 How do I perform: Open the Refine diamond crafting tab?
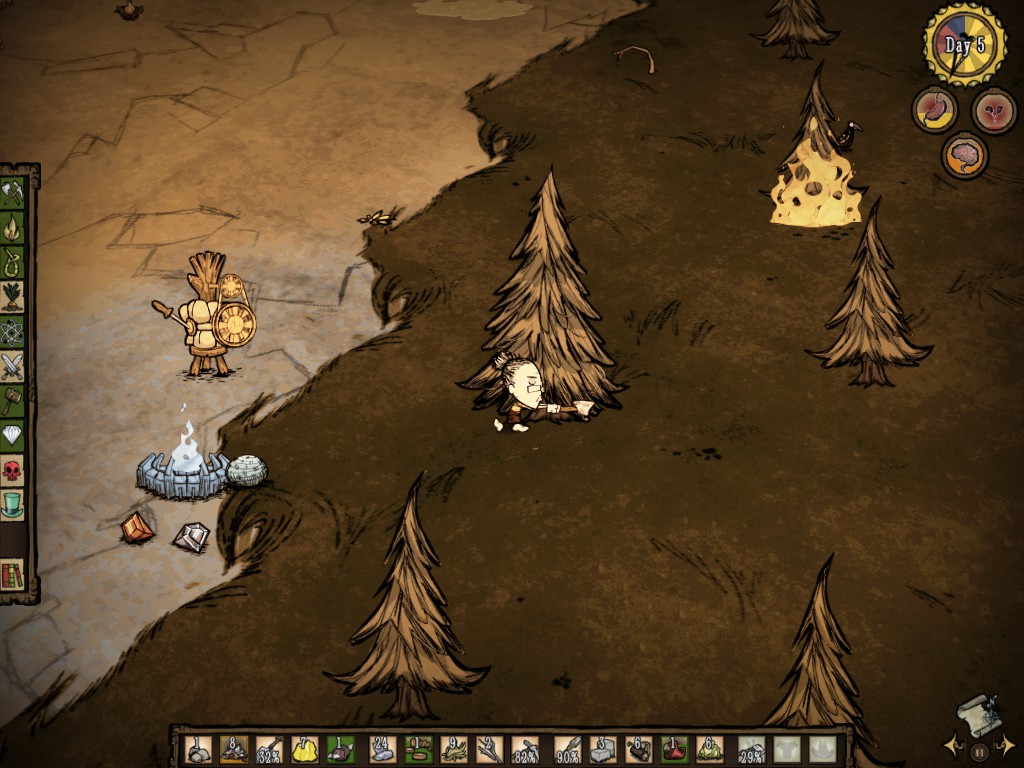(x=12, y=435)
